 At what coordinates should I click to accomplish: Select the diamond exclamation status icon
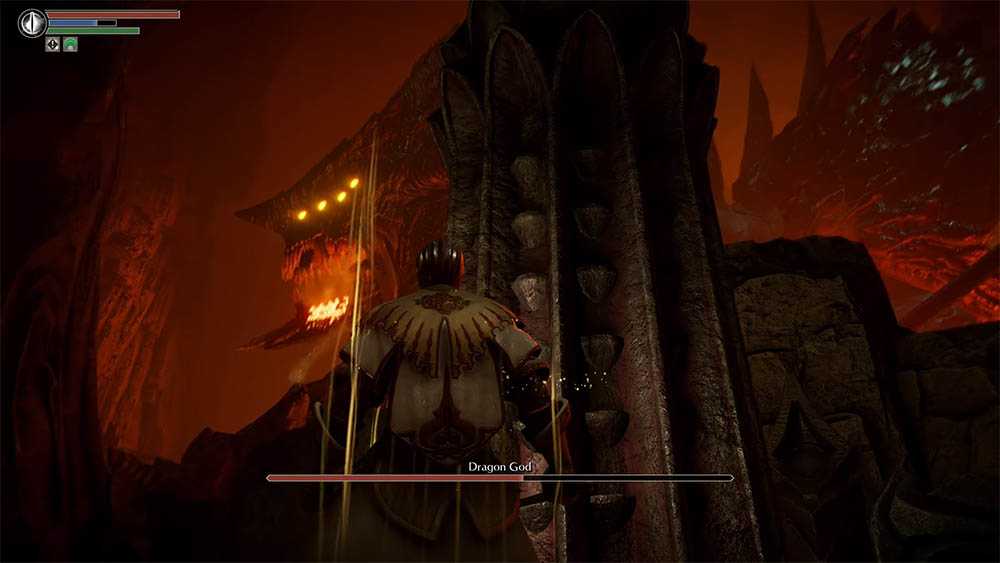[52, 44]
